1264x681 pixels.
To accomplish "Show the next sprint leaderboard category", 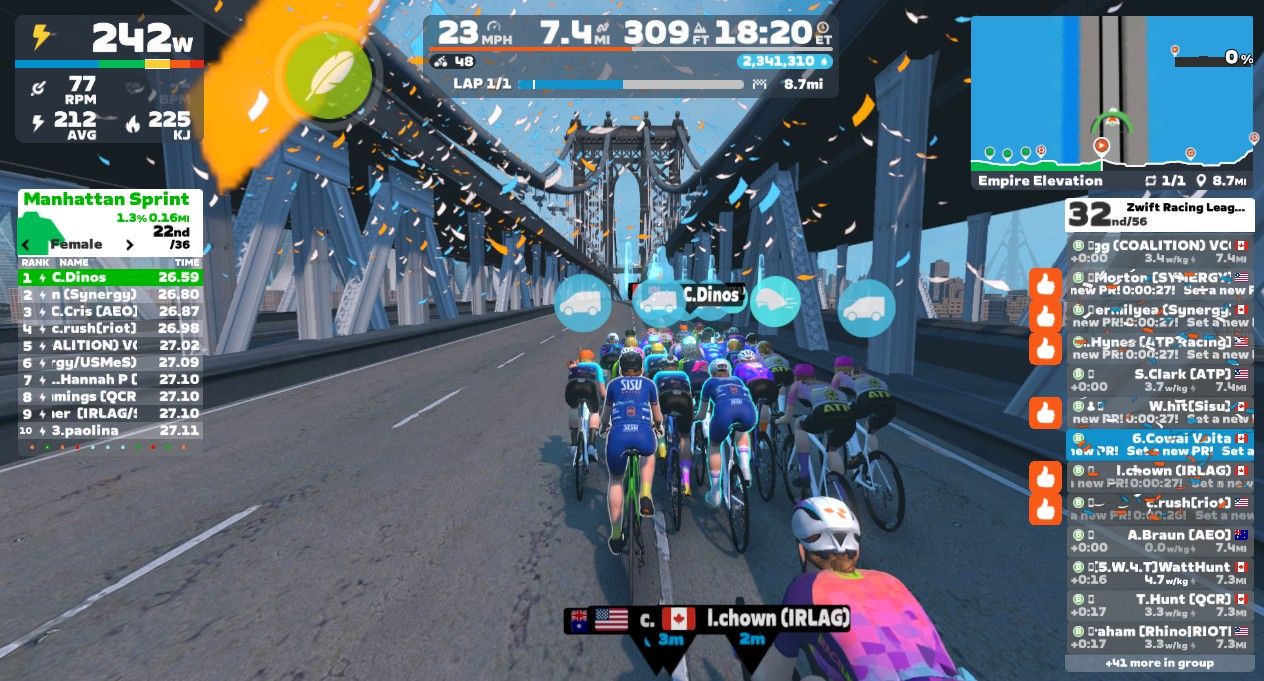I will [129, 244].
